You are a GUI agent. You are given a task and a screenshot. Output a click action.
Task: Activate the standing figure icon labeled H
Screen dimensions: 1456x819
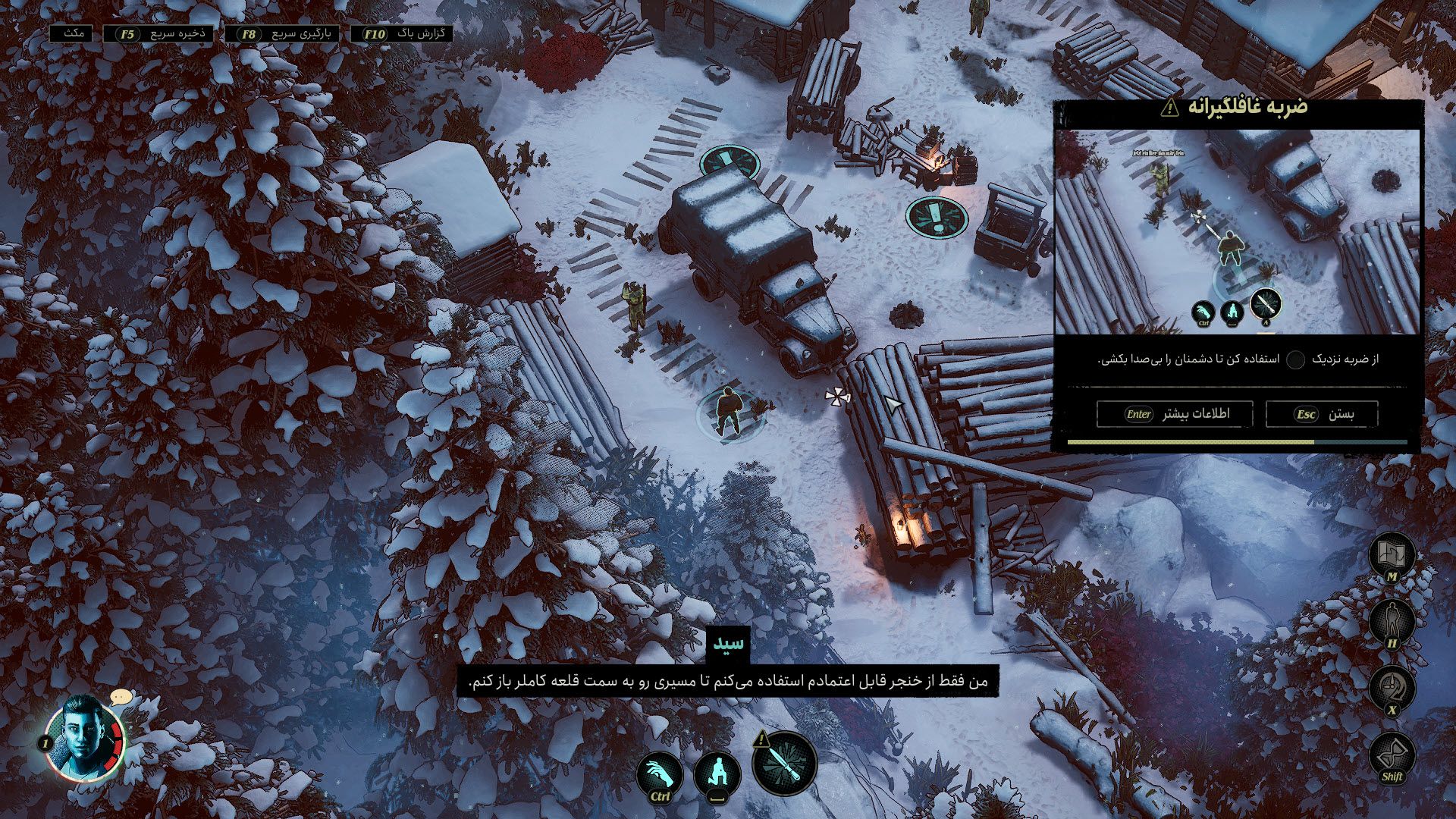point(1392,622)
